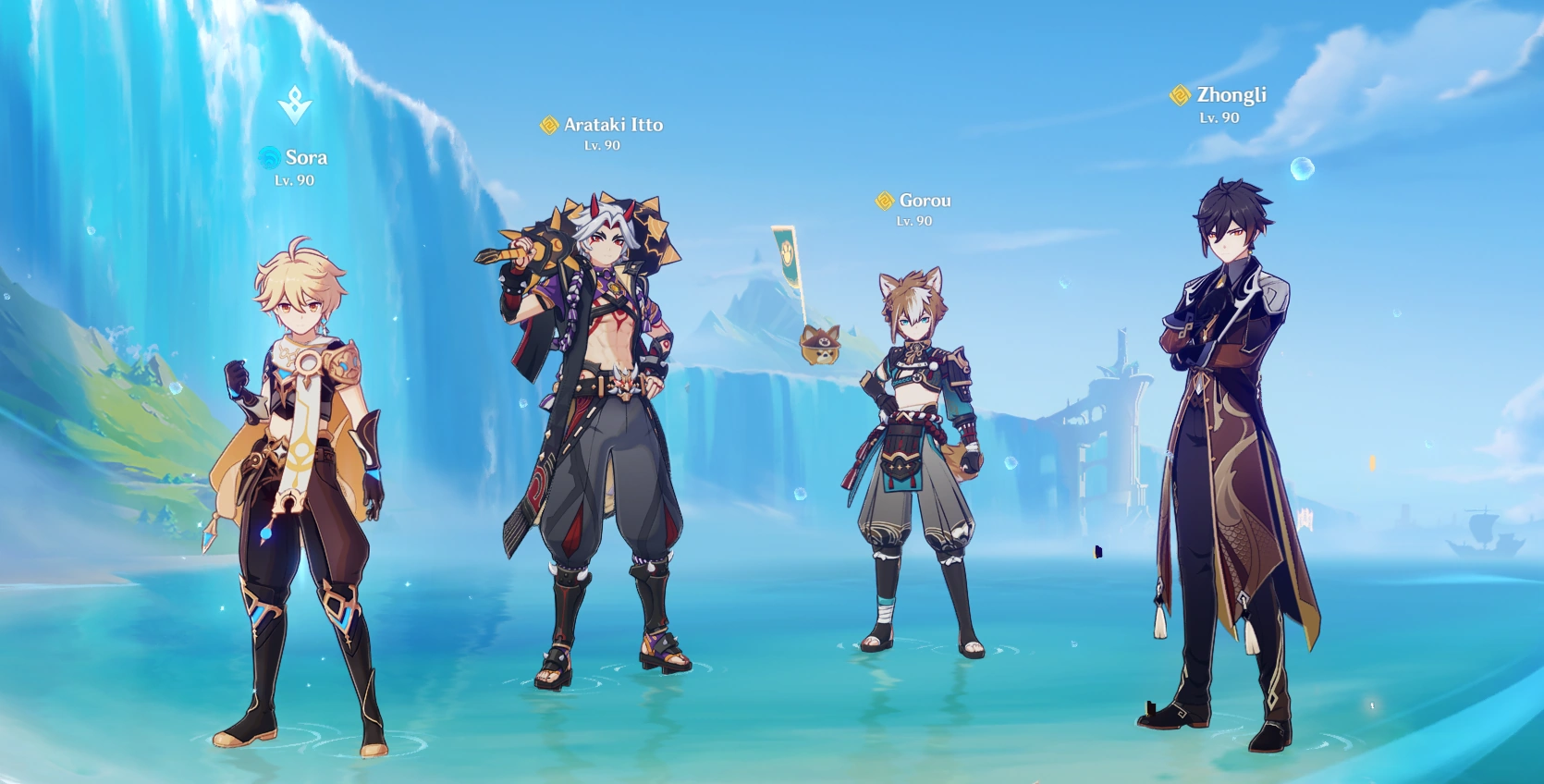
Task: Click Sora's Lv. 90 text
Action: pyautogui.click(x=292, y=181)
